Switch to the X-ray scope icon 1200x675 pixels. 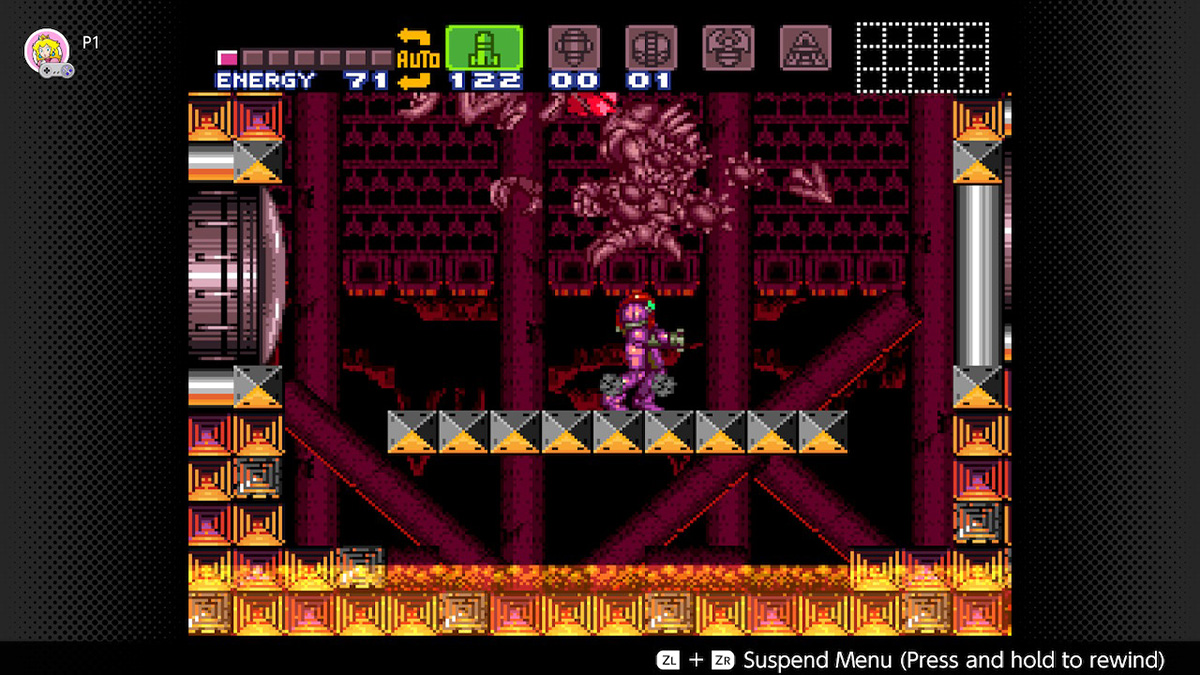(805, 47)
